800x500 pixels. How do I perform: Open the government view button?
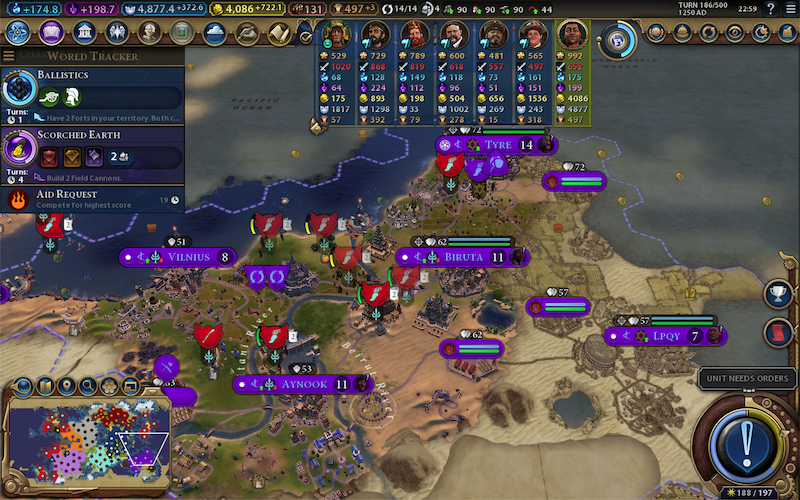(x=84, y=33)
